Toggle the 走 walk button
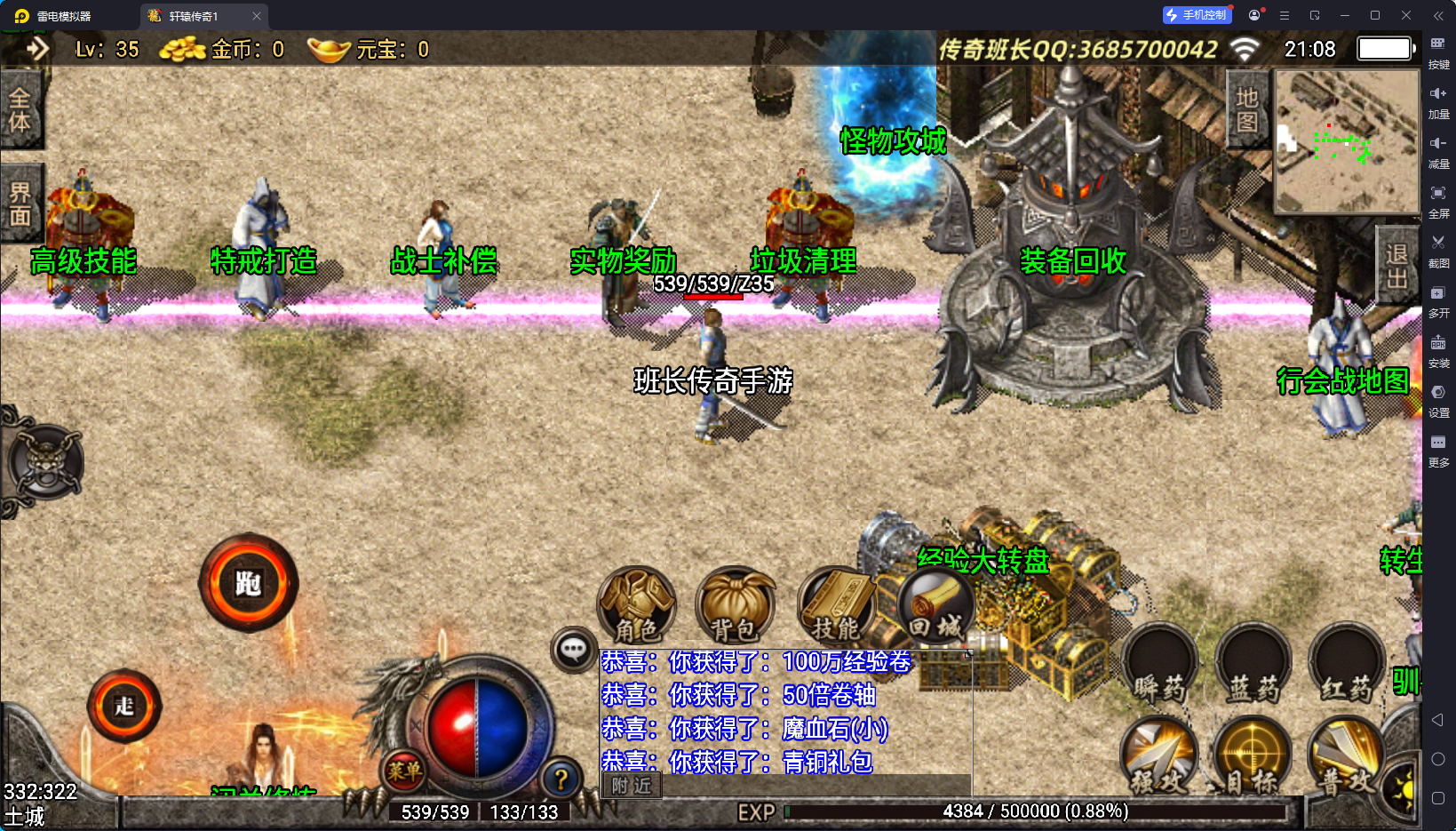Image resolution: width=1456 pixels, height=831 pixels. tap(124, 707)
